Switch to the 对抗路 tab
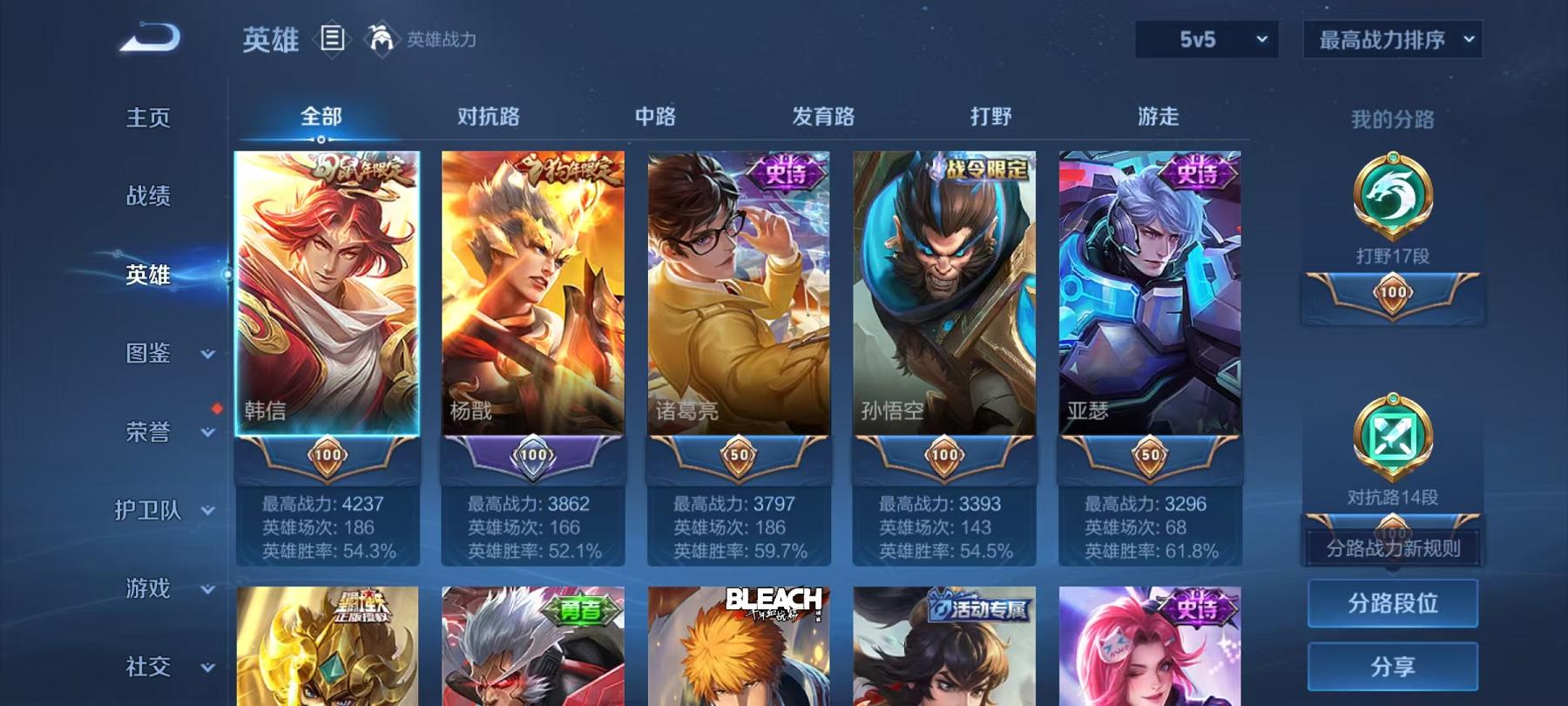 488,114
